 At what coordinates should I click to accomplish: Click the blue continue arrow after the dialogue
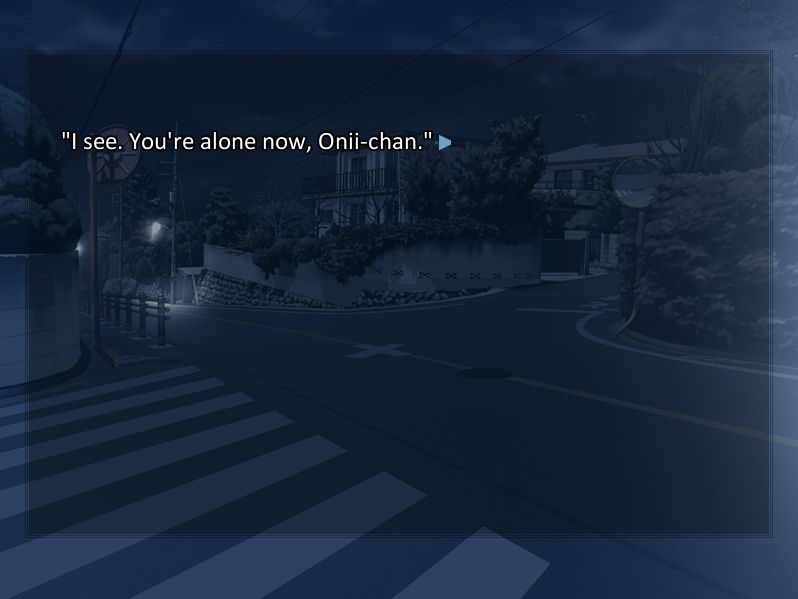point(445,142)
